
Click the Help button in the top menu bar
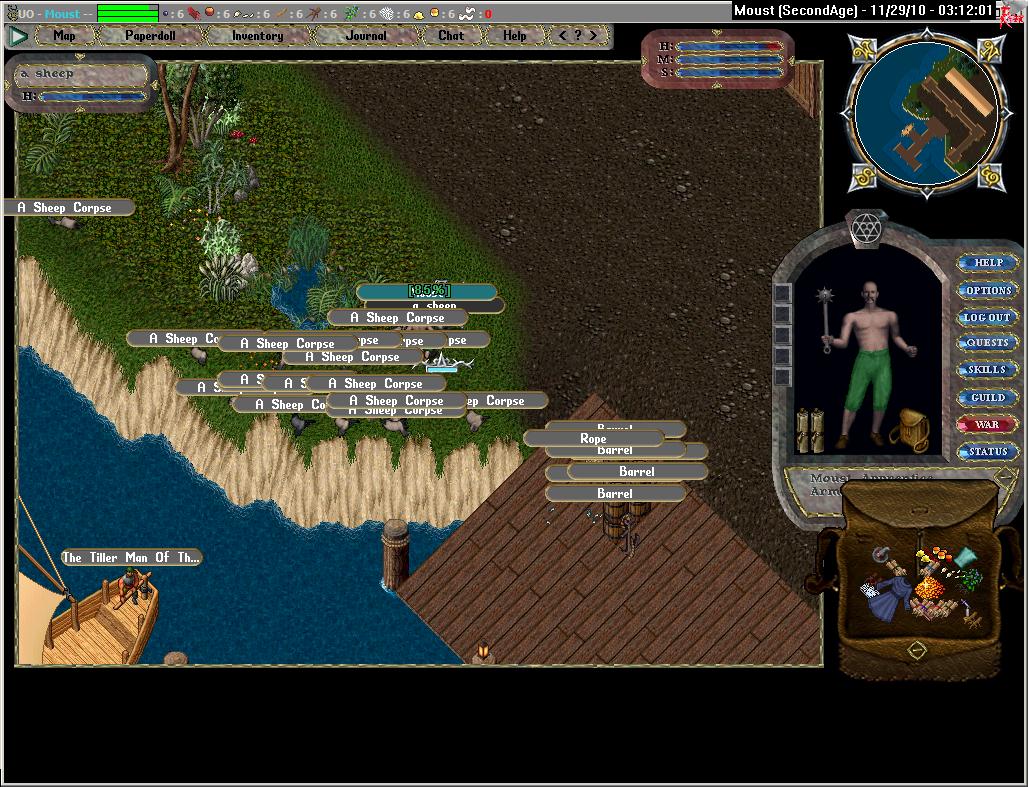point(514,36)
